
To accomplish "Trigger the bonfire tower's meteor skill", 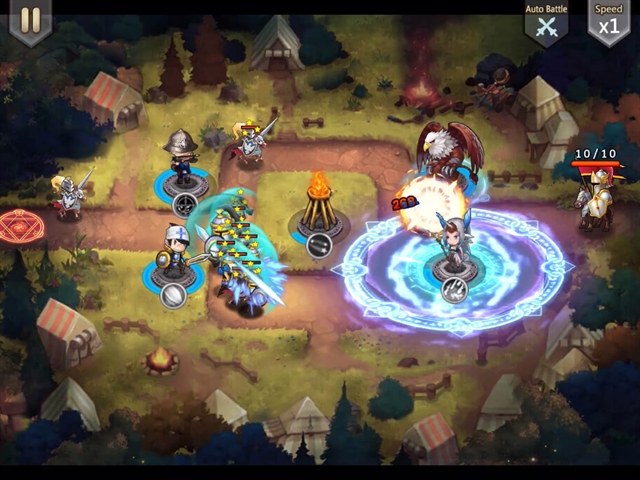I will 318,246.
